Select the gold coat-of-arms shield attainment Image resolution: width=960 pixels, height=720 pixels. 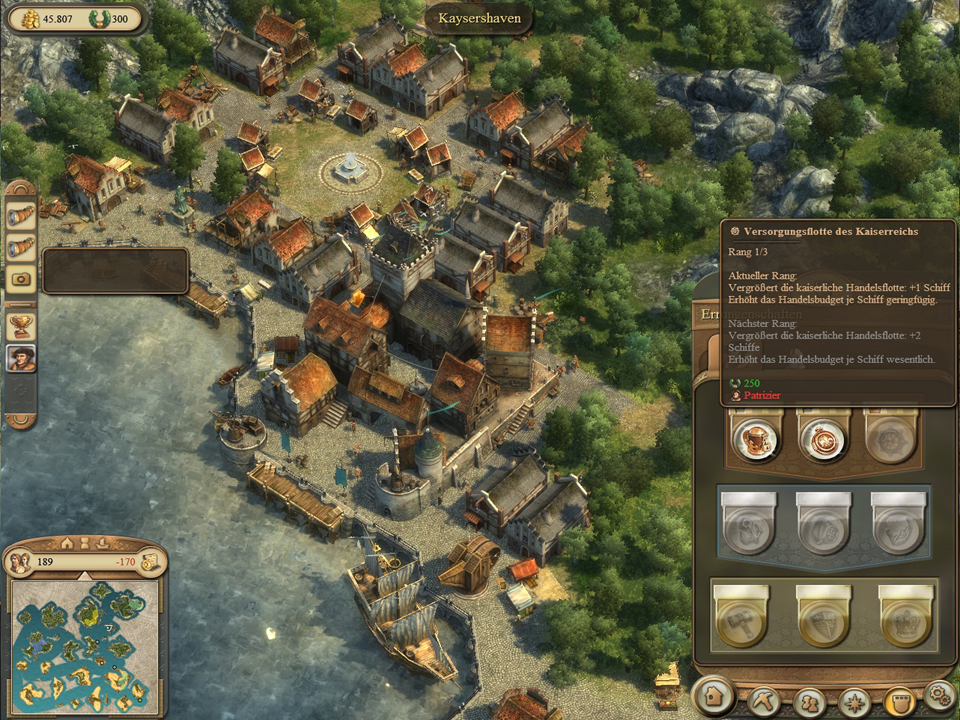click(x=823, y=623)
